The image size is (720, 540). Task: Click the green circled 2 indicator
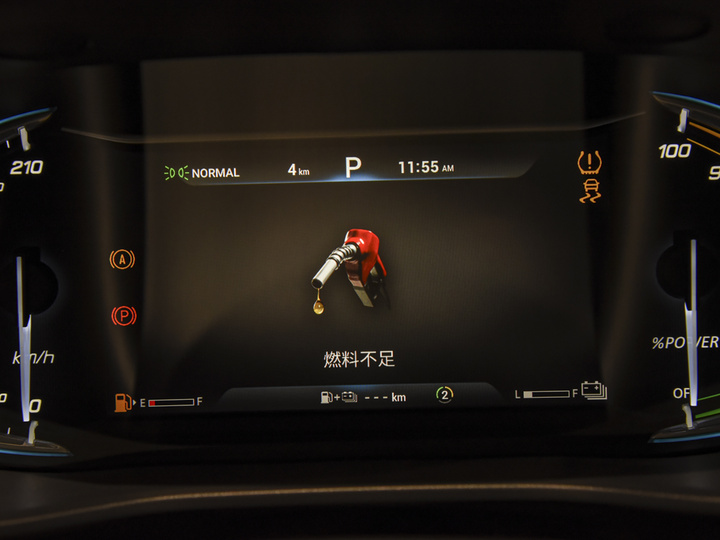pyautogui.click(x=444, y=395)
